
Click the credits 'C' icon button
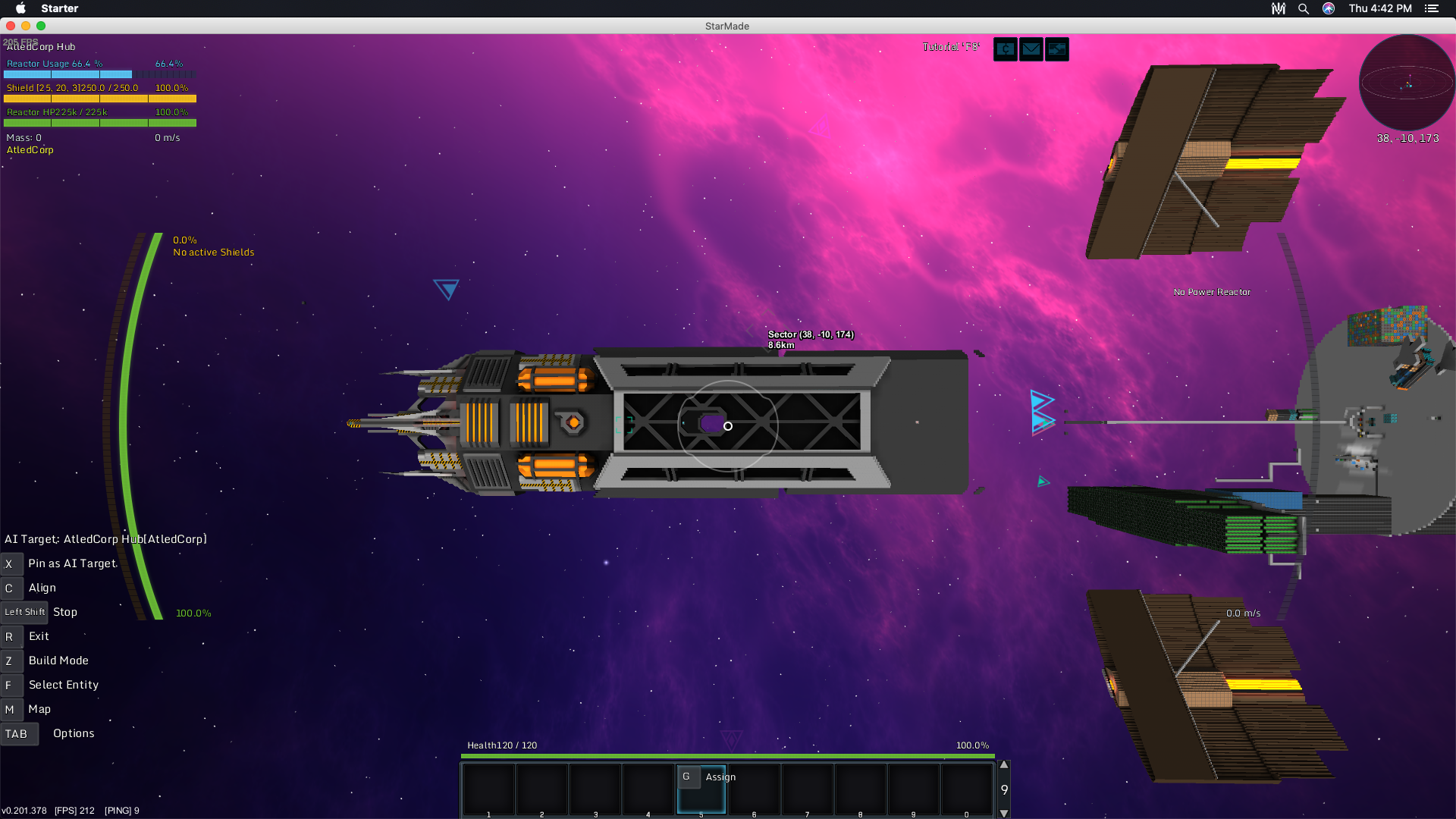click(1006, 49)
